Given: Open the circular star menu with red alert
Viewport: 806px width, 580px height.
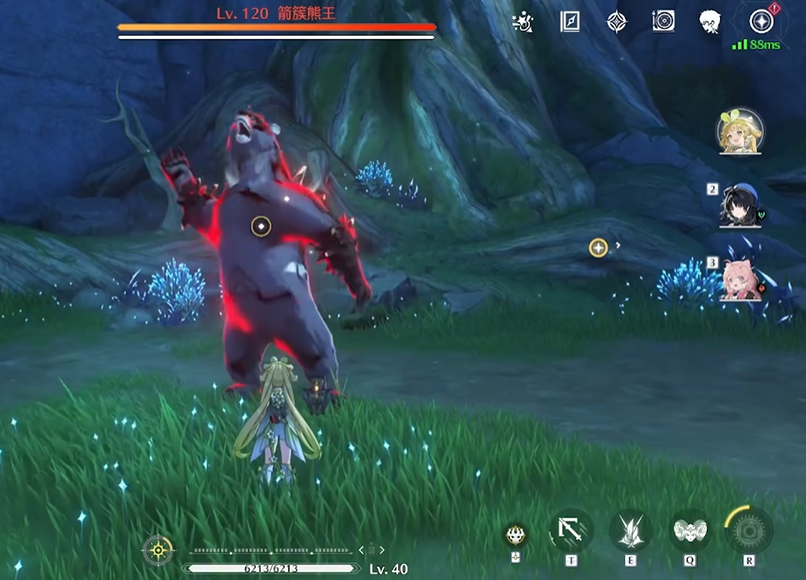Looking at the screenshot, I should (x=762, y=21).
